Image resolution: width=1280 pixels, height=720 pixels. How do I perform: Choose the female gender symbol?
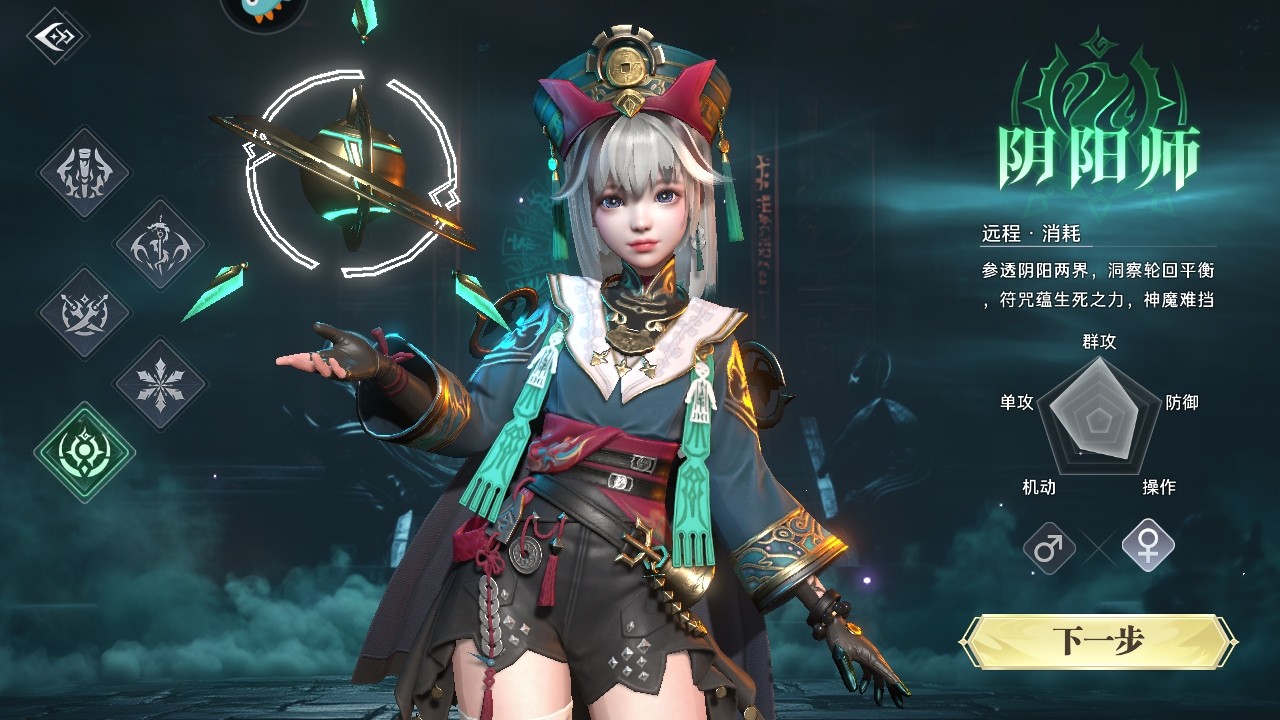1147,545
